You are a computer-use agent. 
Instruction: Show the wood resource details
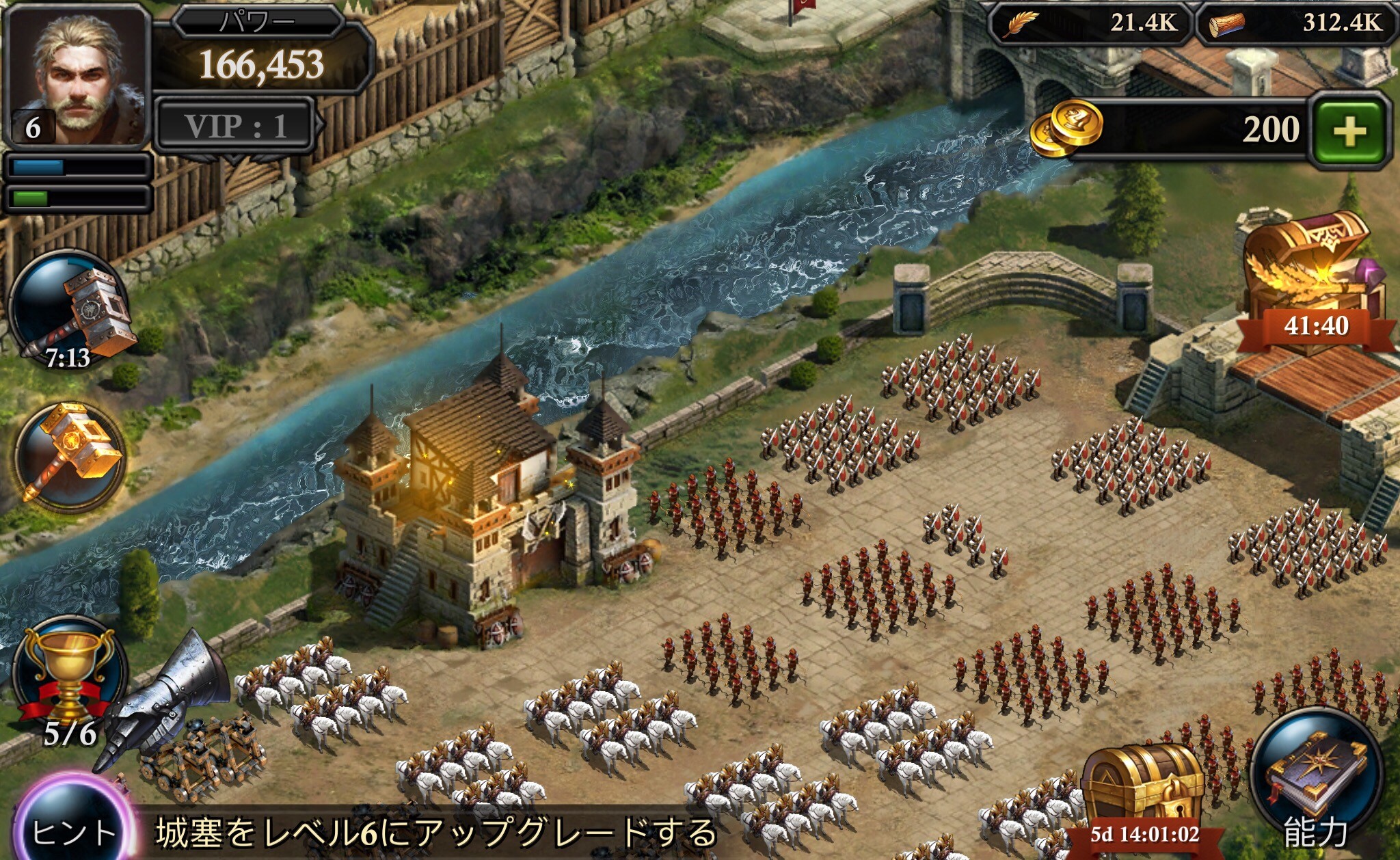pyautogui.click(x=1297, y=24)
